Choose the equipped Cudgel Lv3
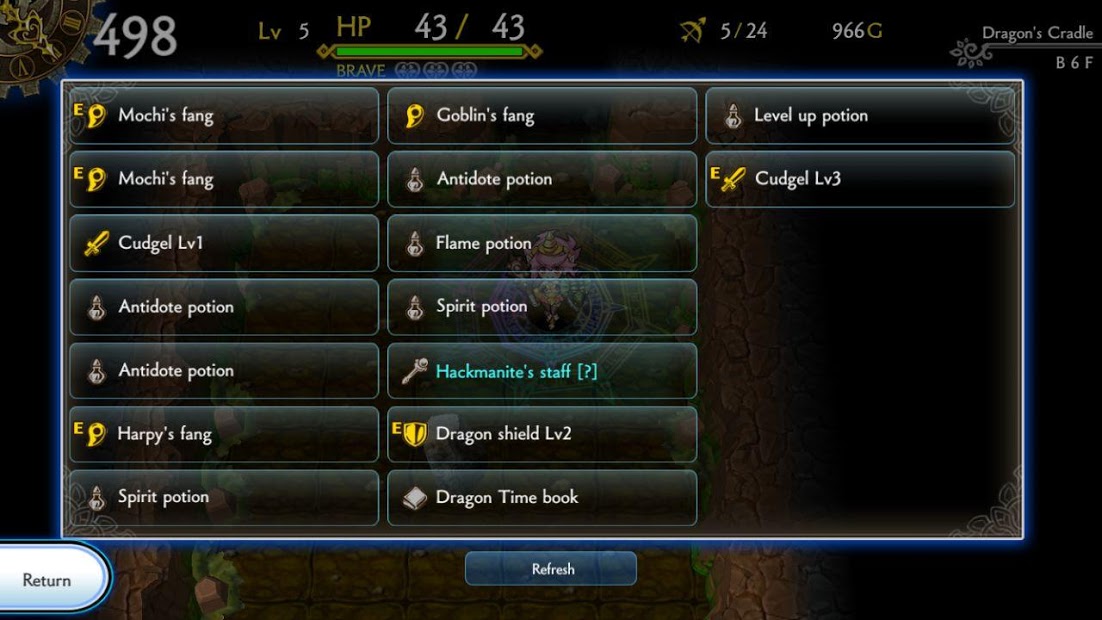Viewport: 1102px width, 620px height. coord(860,179)
